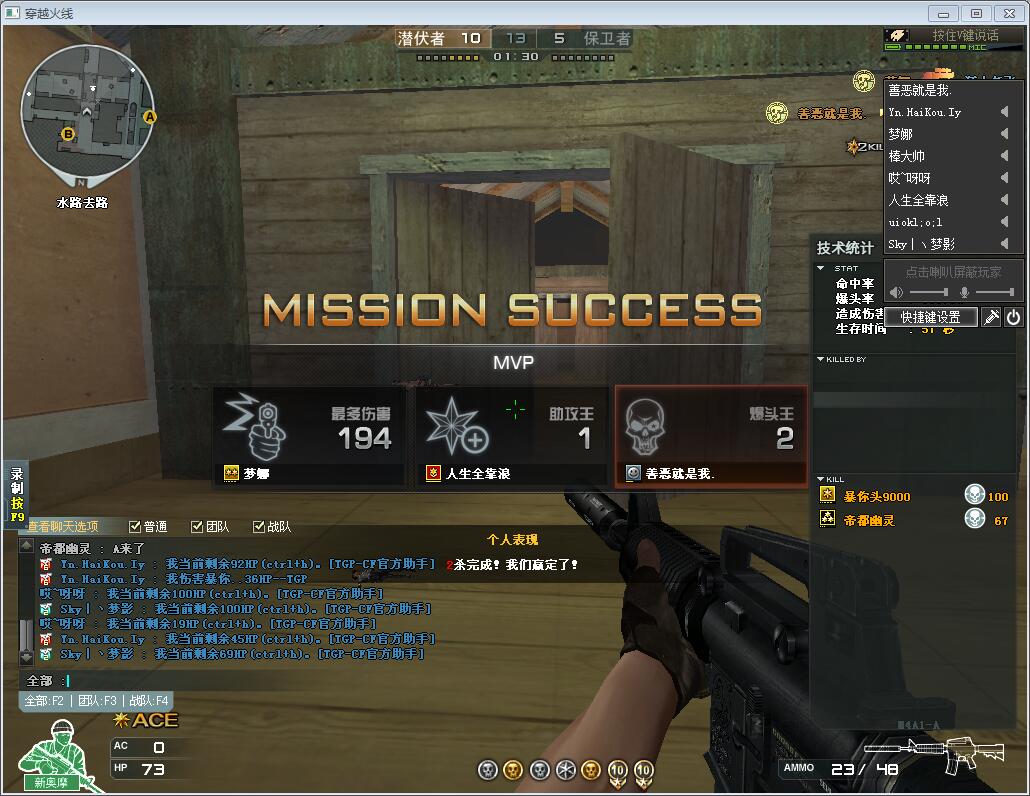The image size is (1030, 796).
Task: Collapse the STAT section arrow
Action: point(822,268)
